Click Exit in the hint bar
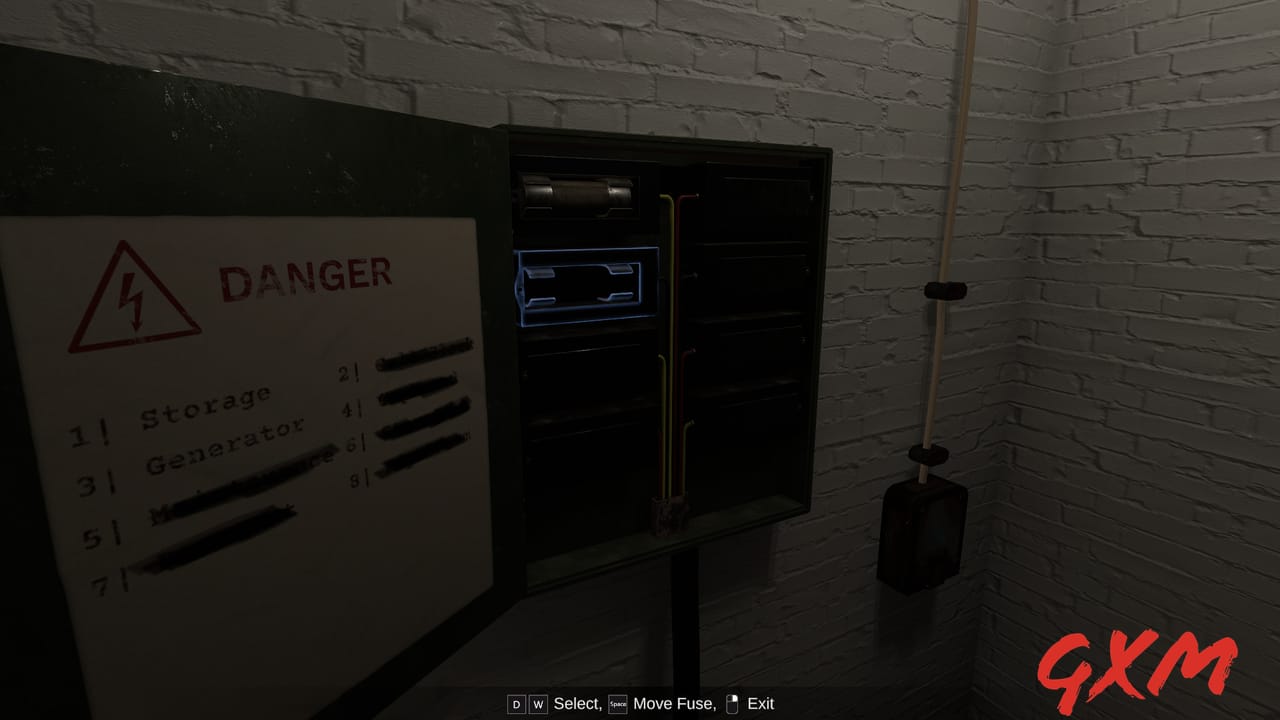 [x=760, y=704]
